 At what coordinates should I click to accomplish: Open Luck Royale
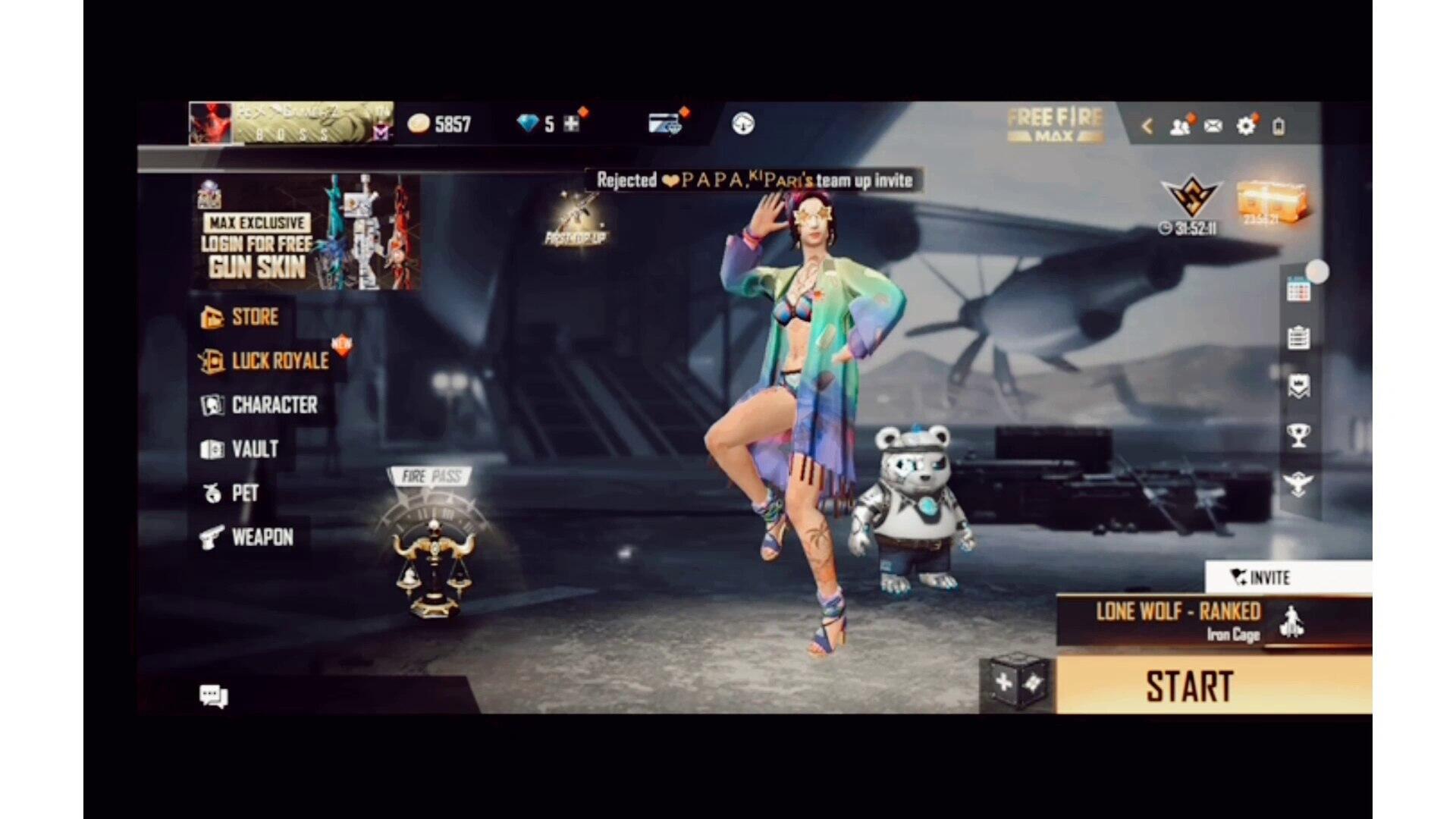265,361
